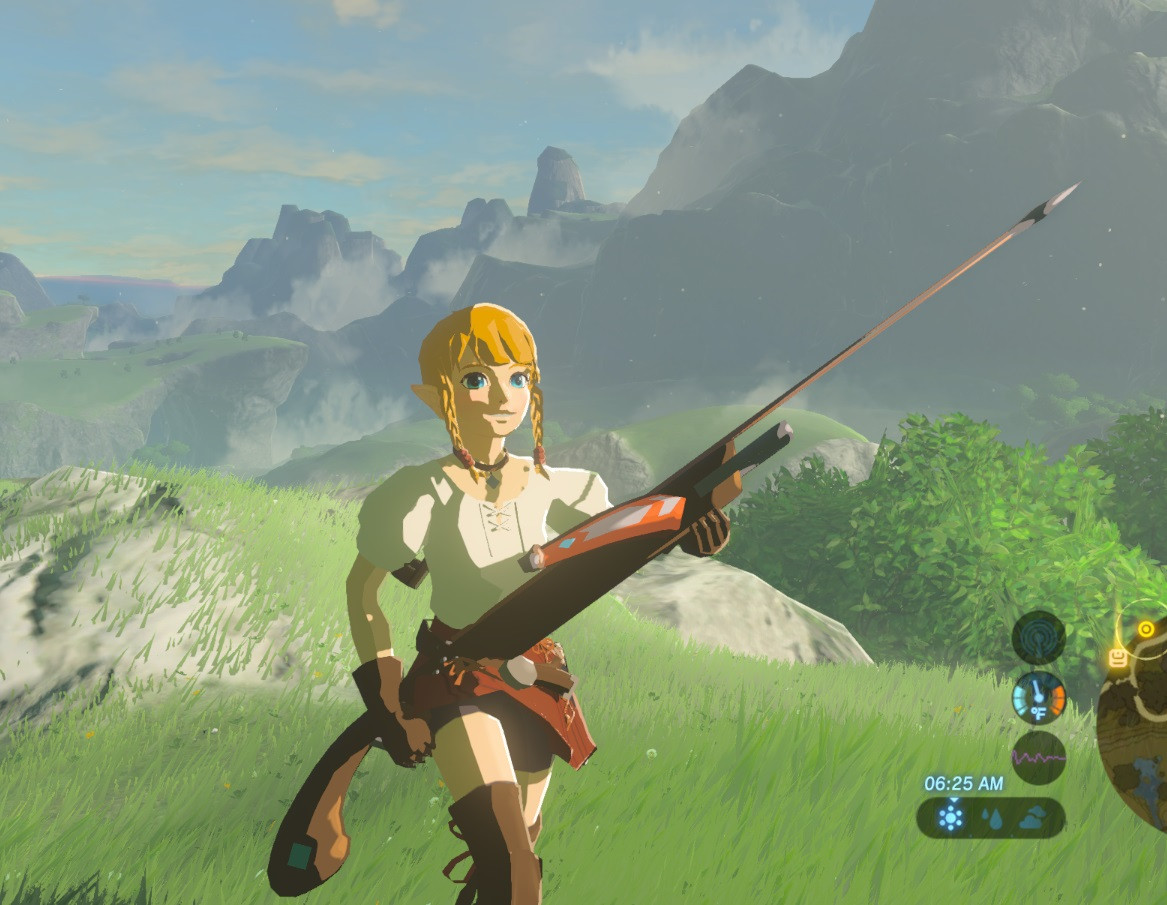Viewport: 1167px width, 905px height.
Task: Select the sunny weather forecast icon
Action: click(x=950, y=817)
